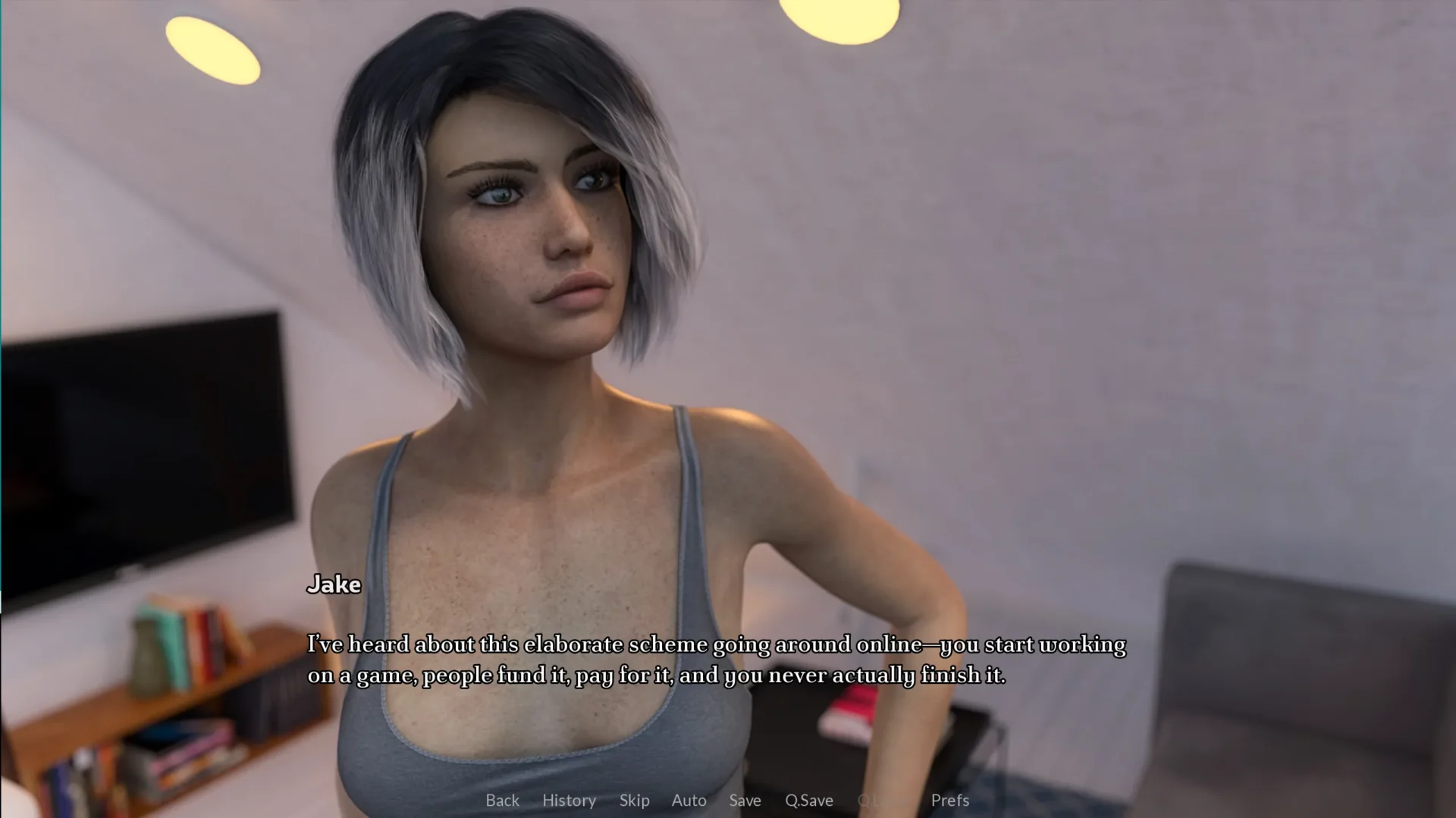
Task: Open the Prefs menu
Action: (949, 801)
